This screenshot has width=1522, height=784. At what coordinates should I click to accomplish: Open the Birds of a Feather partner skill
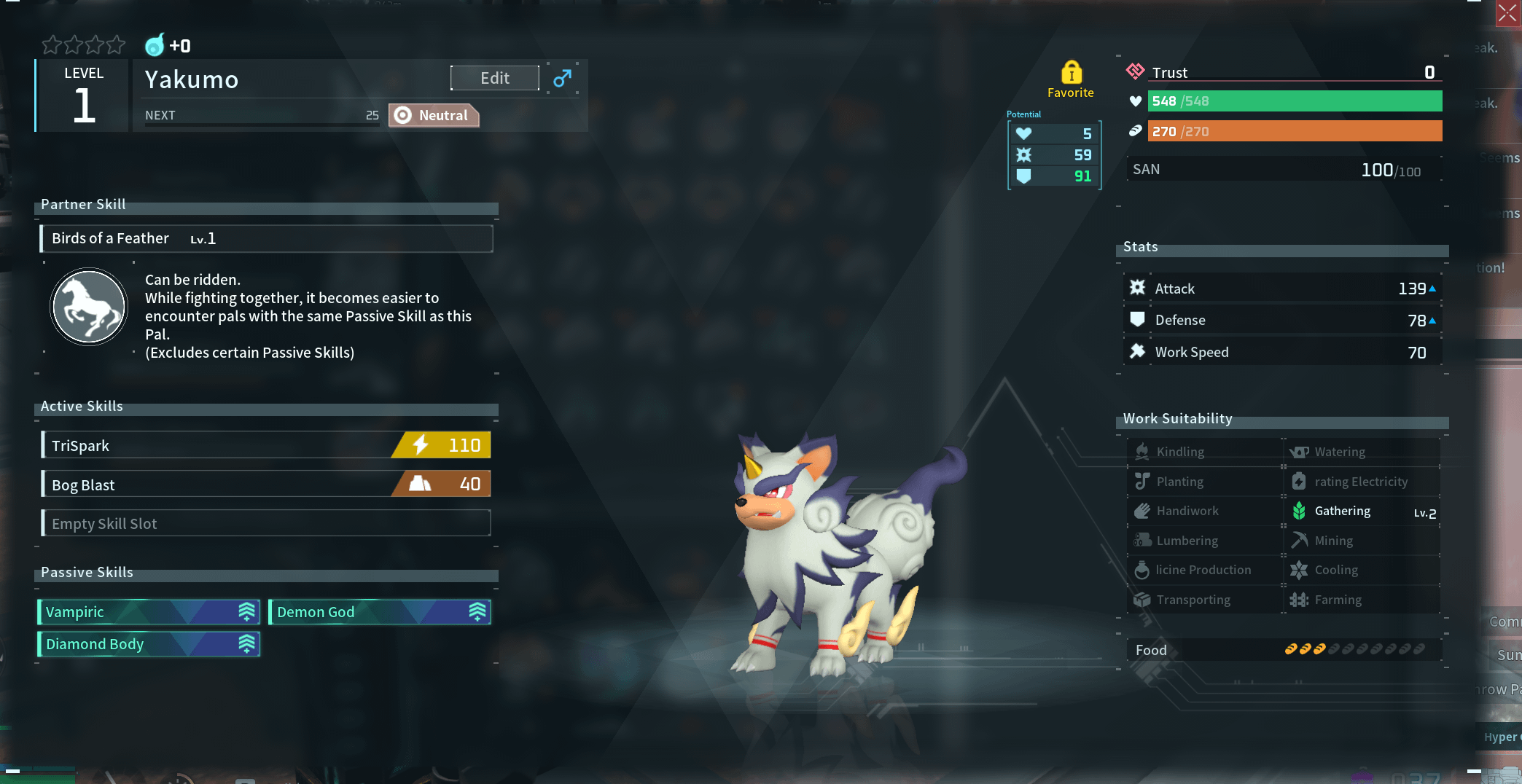[x=266, y=238]
